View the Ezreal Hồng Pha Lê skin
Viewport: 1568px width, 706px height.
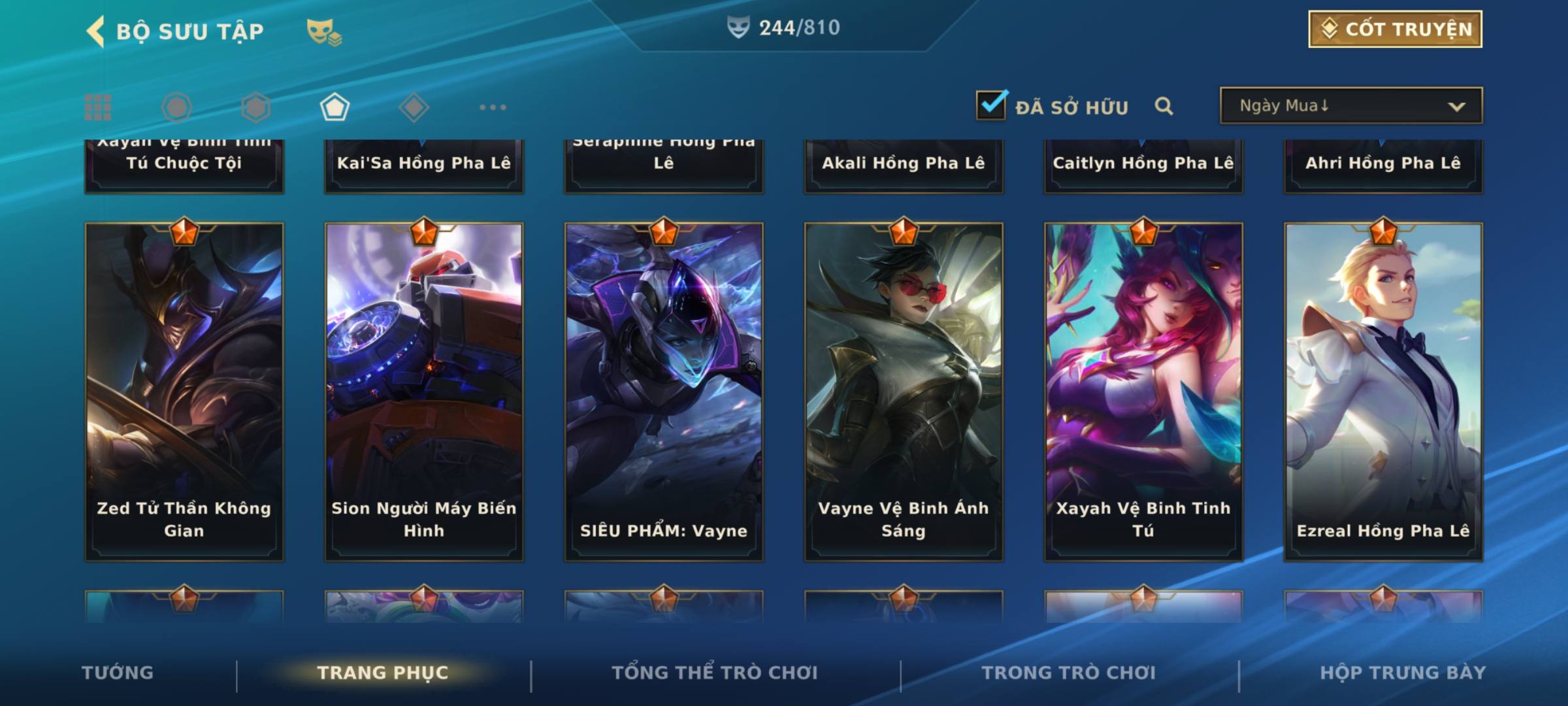click(x=1383, y=392)
